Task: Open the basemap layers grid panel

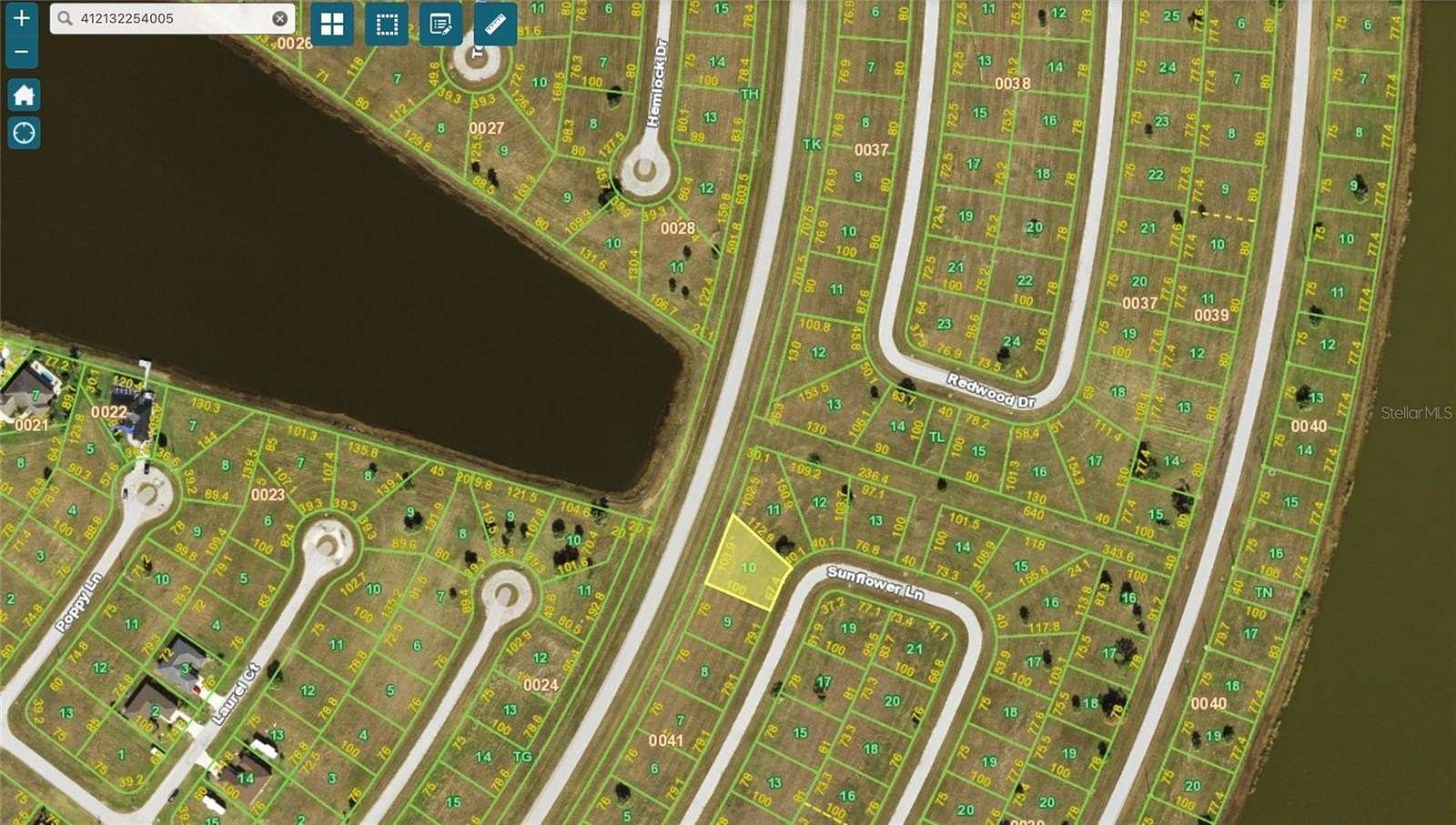Action: [331, 25]
